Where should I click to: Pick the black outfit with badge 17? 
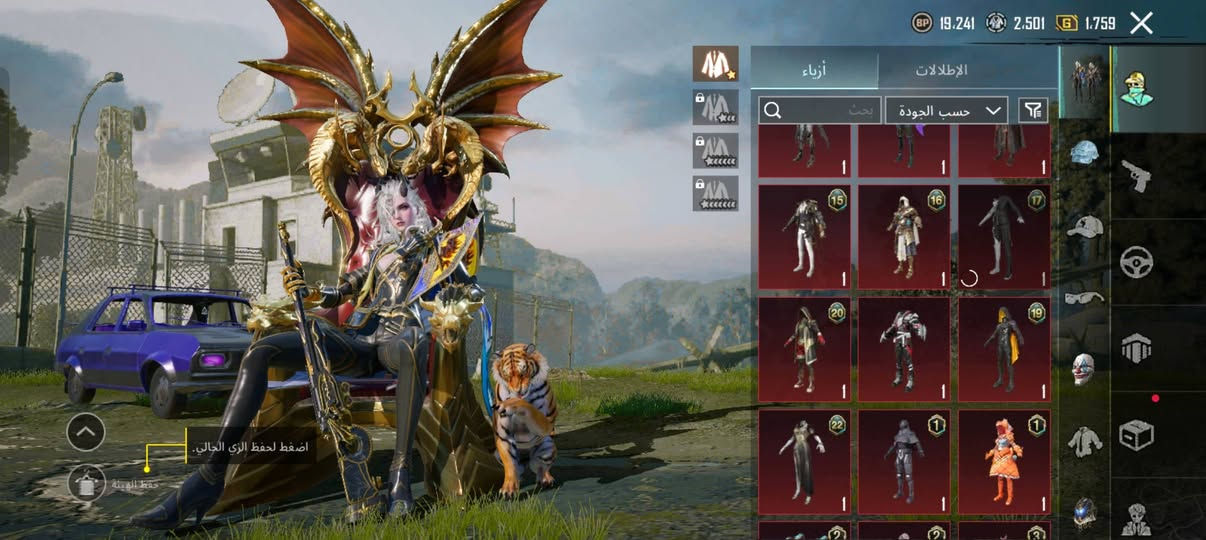pyautogui.click(x=1004, y=237)
